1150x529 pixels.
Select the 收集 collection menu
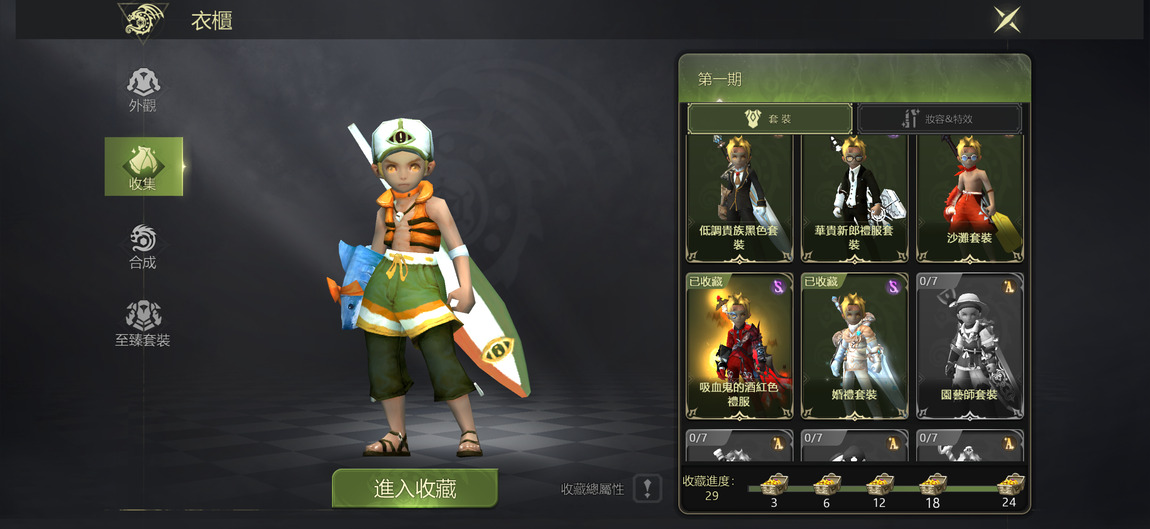coord(143,165)
